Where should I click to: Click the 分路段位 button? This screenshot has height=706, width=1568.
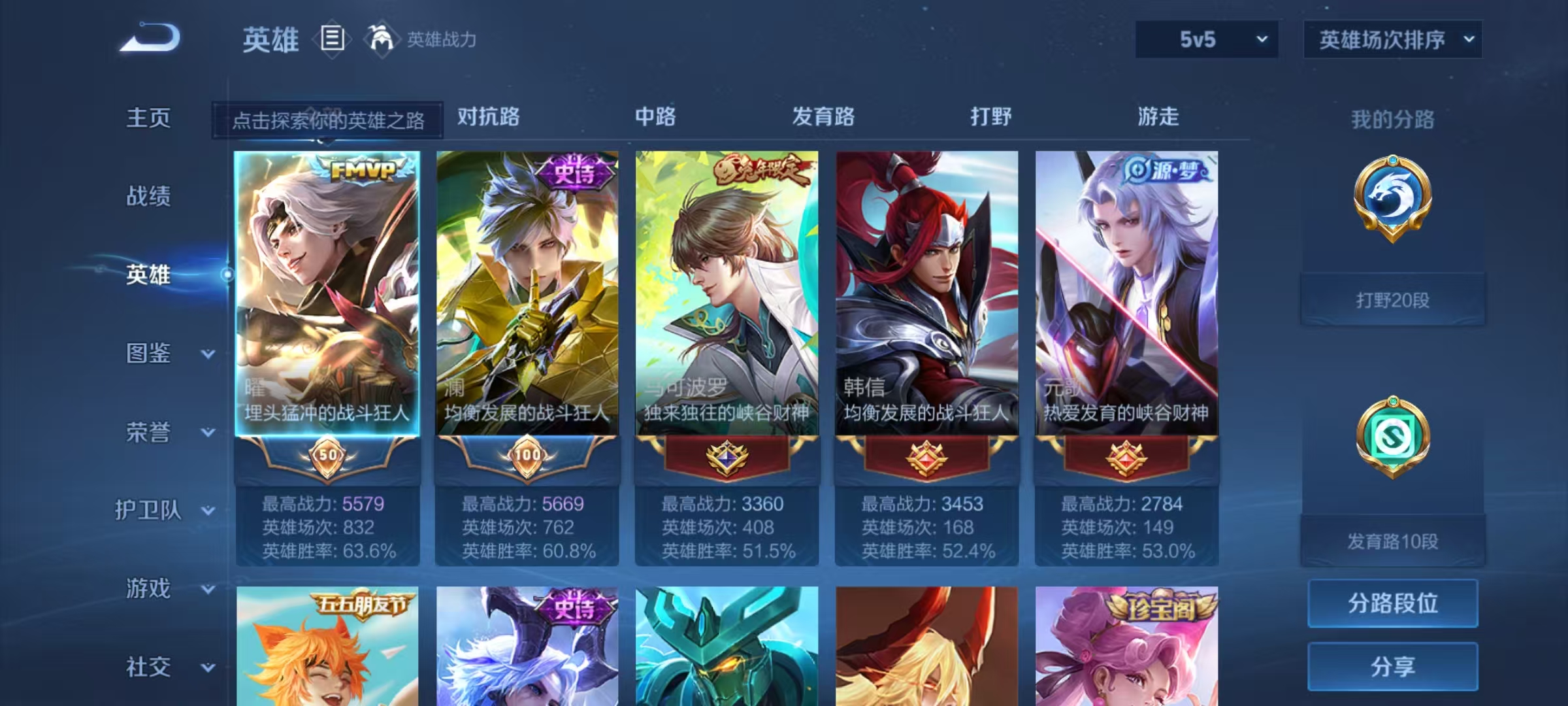pos(1392,603)
